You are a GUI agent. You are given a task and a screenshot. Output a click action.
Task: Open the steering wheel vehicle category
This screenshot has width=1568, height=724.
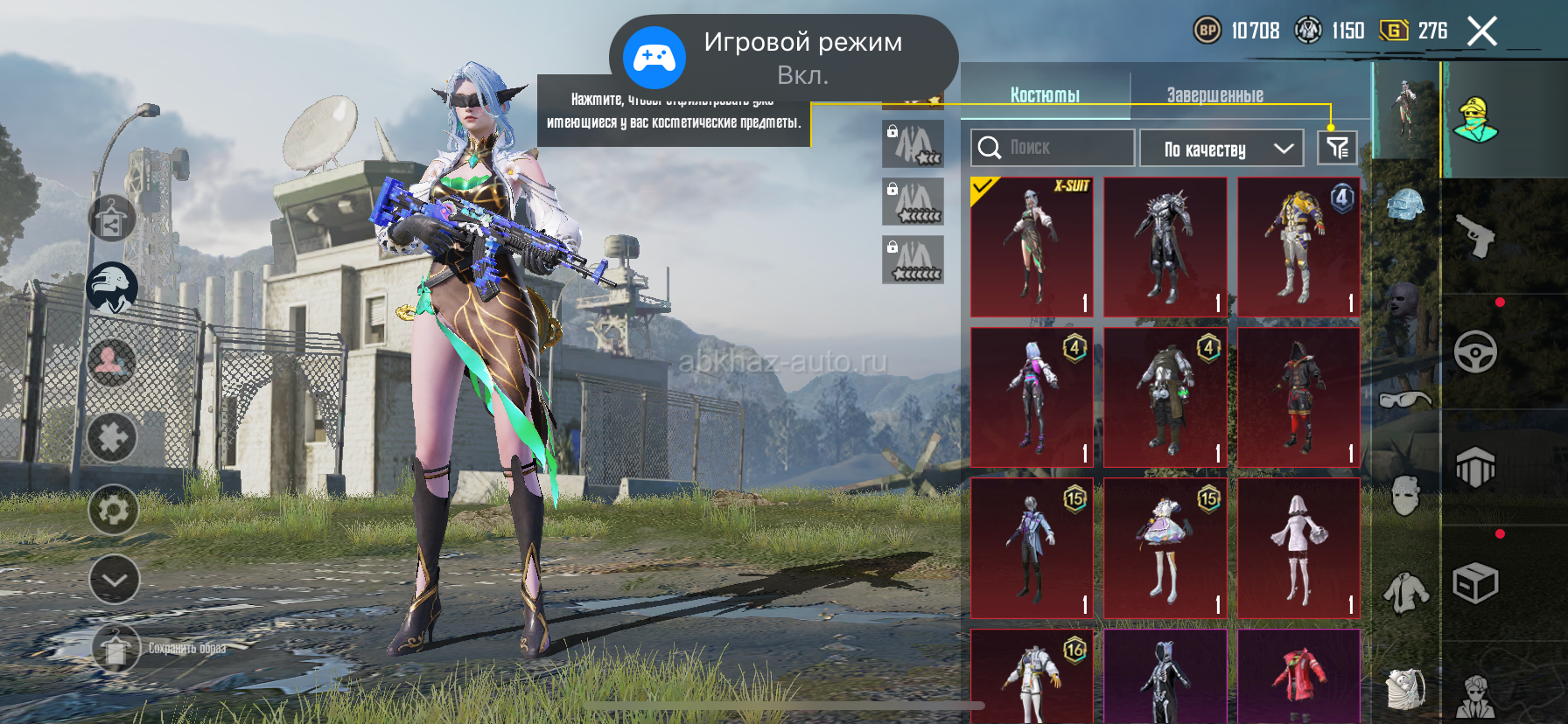point(1476,352)
